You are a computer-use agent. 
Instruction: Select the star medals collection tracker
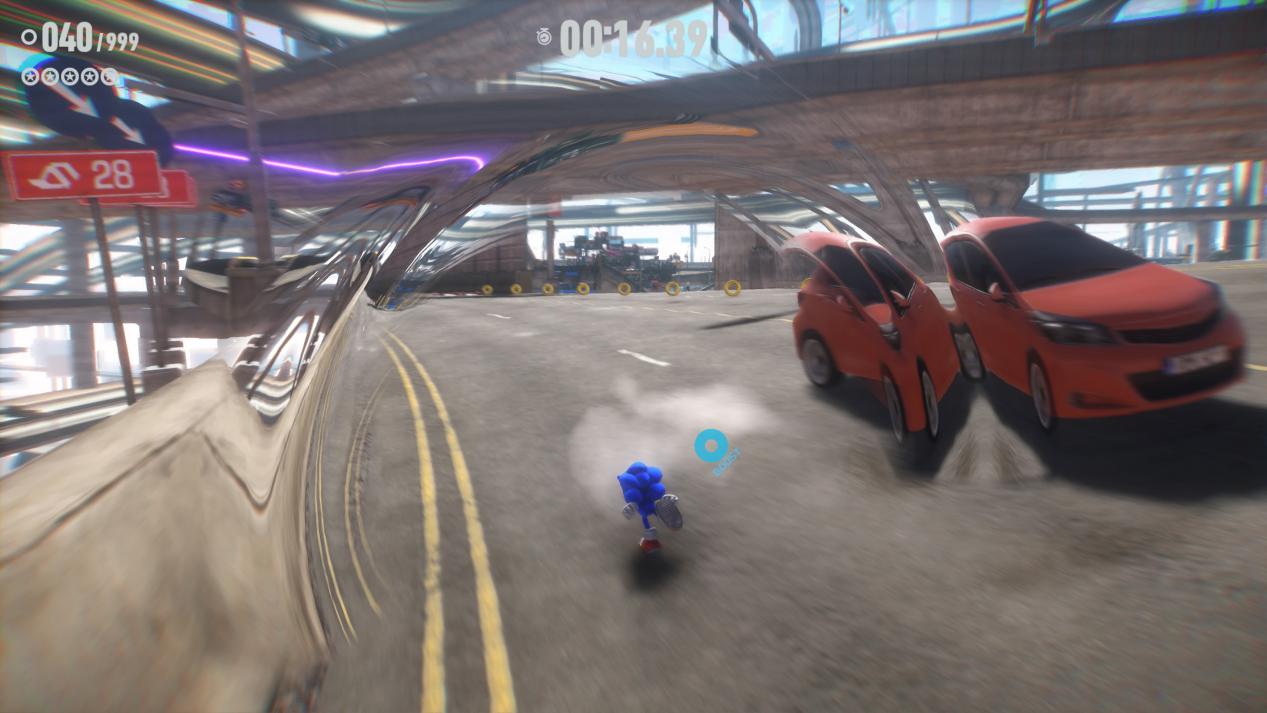coord(70,76)
